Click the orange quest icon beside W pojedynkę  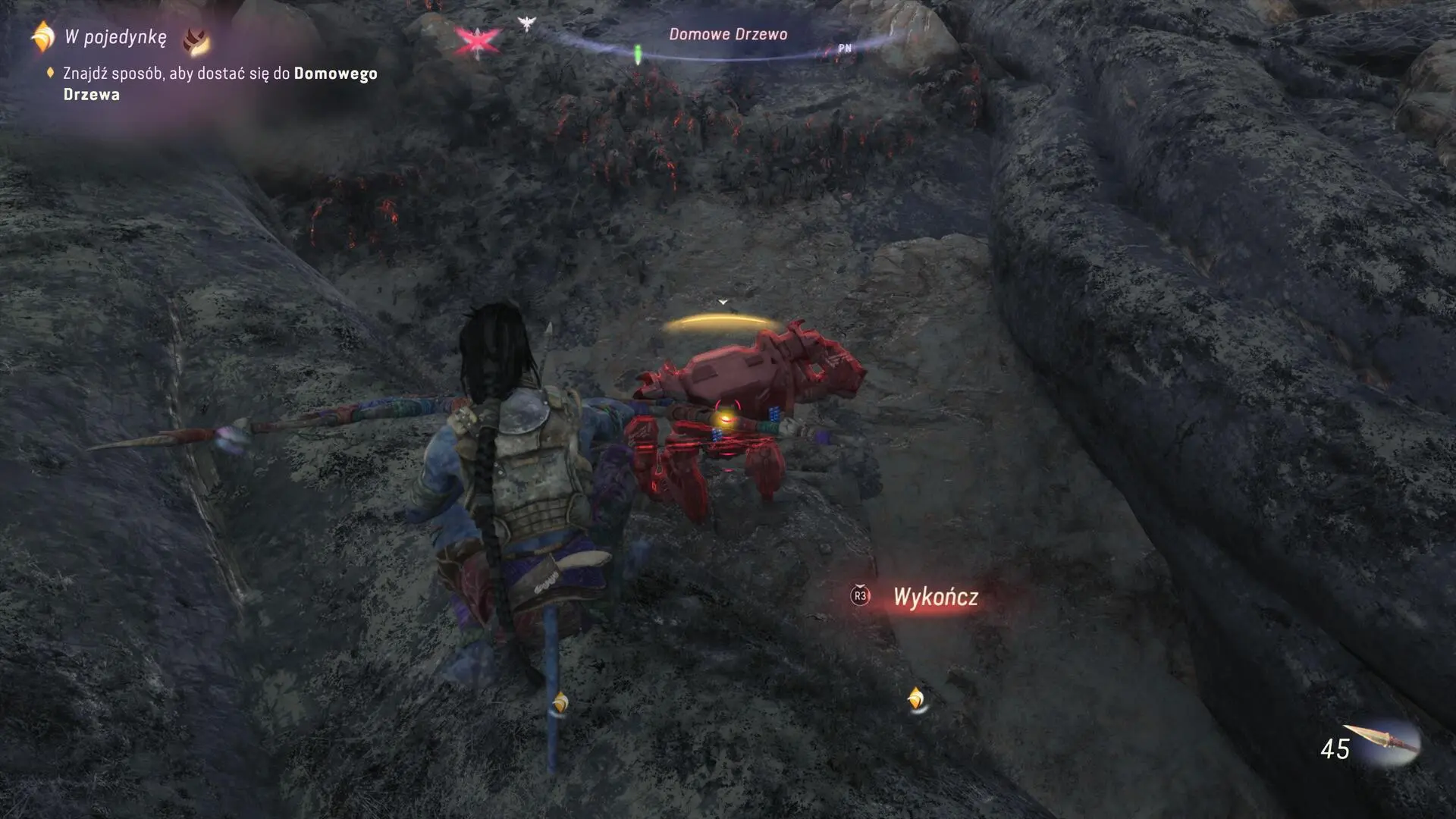pos(43,37)
